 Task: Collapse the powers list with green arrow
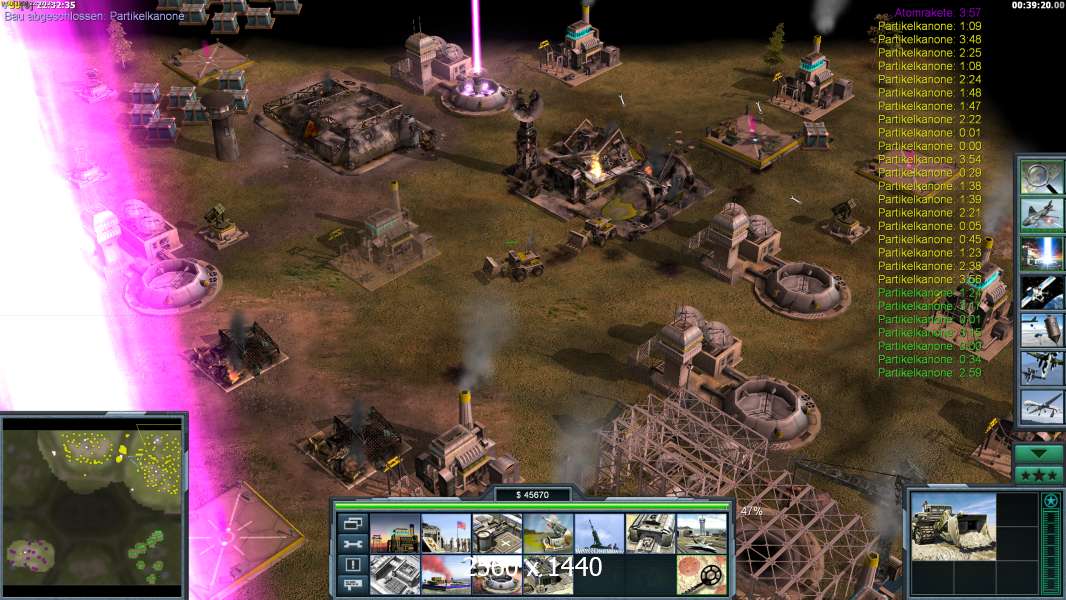1039,453
